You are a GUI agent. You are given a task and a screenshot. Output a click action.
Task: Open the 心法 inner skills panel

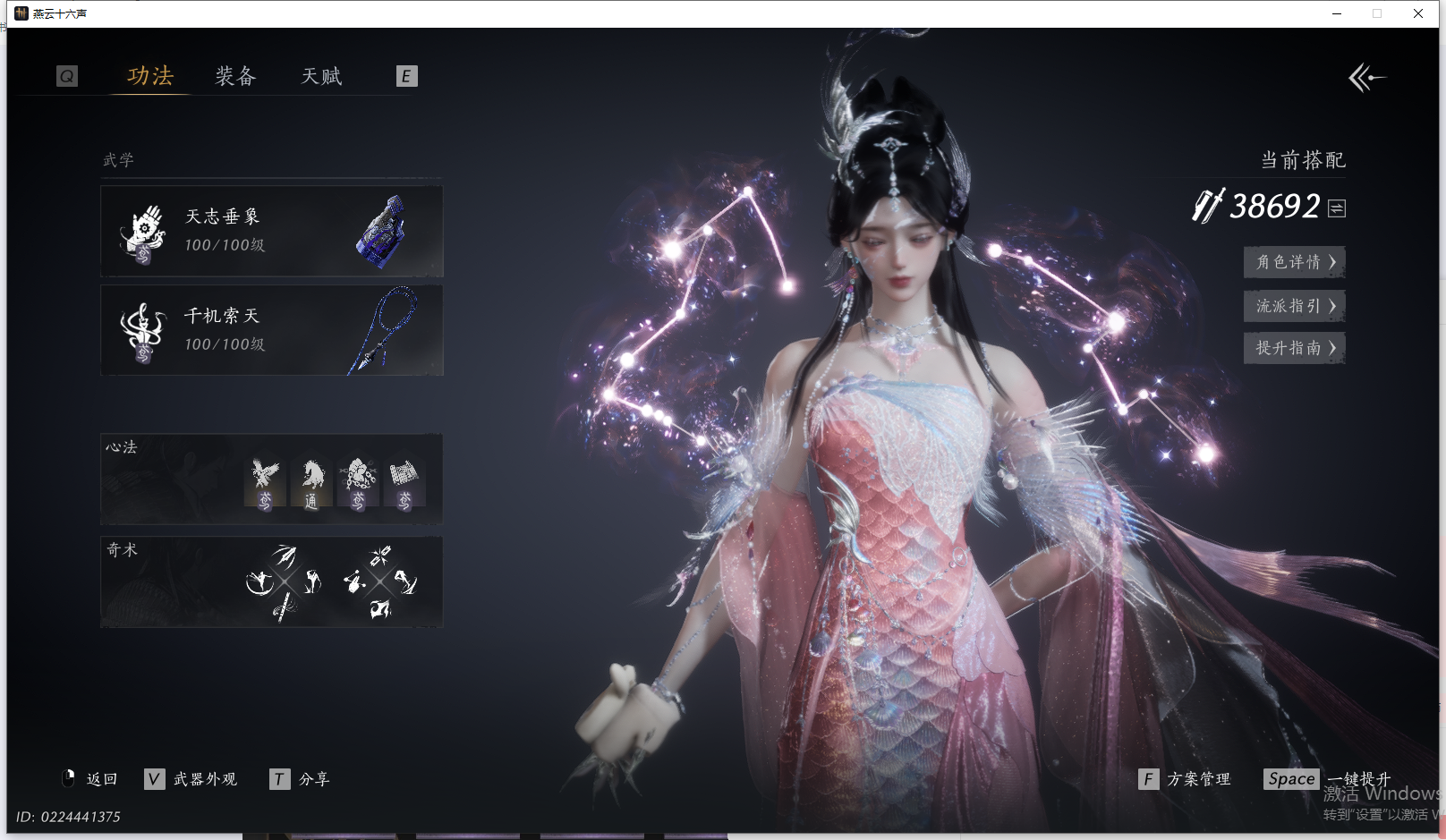click(271, 479)
